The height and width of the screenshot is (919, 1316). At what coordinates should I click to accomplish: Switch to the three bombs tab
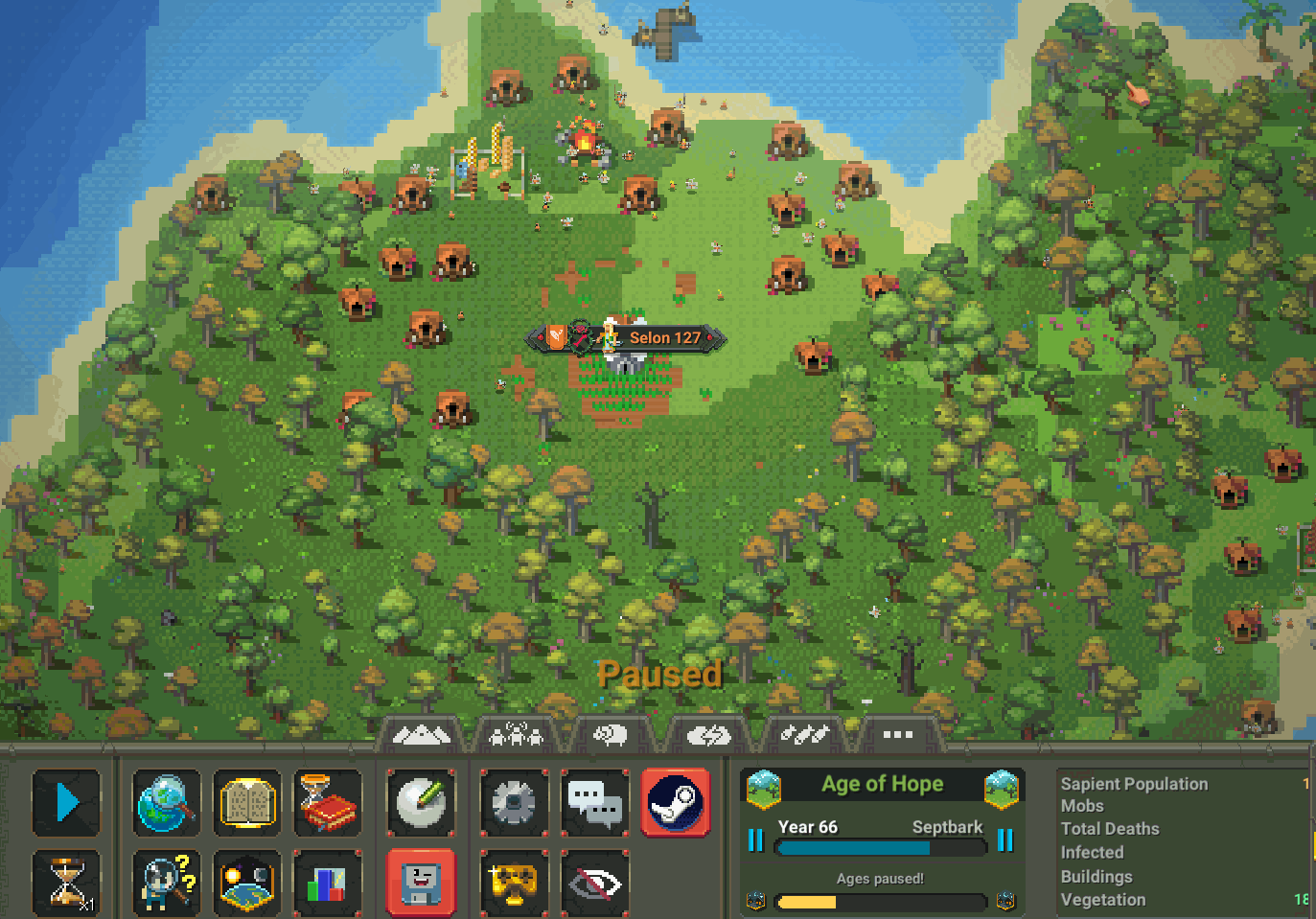tap(803, 735)
